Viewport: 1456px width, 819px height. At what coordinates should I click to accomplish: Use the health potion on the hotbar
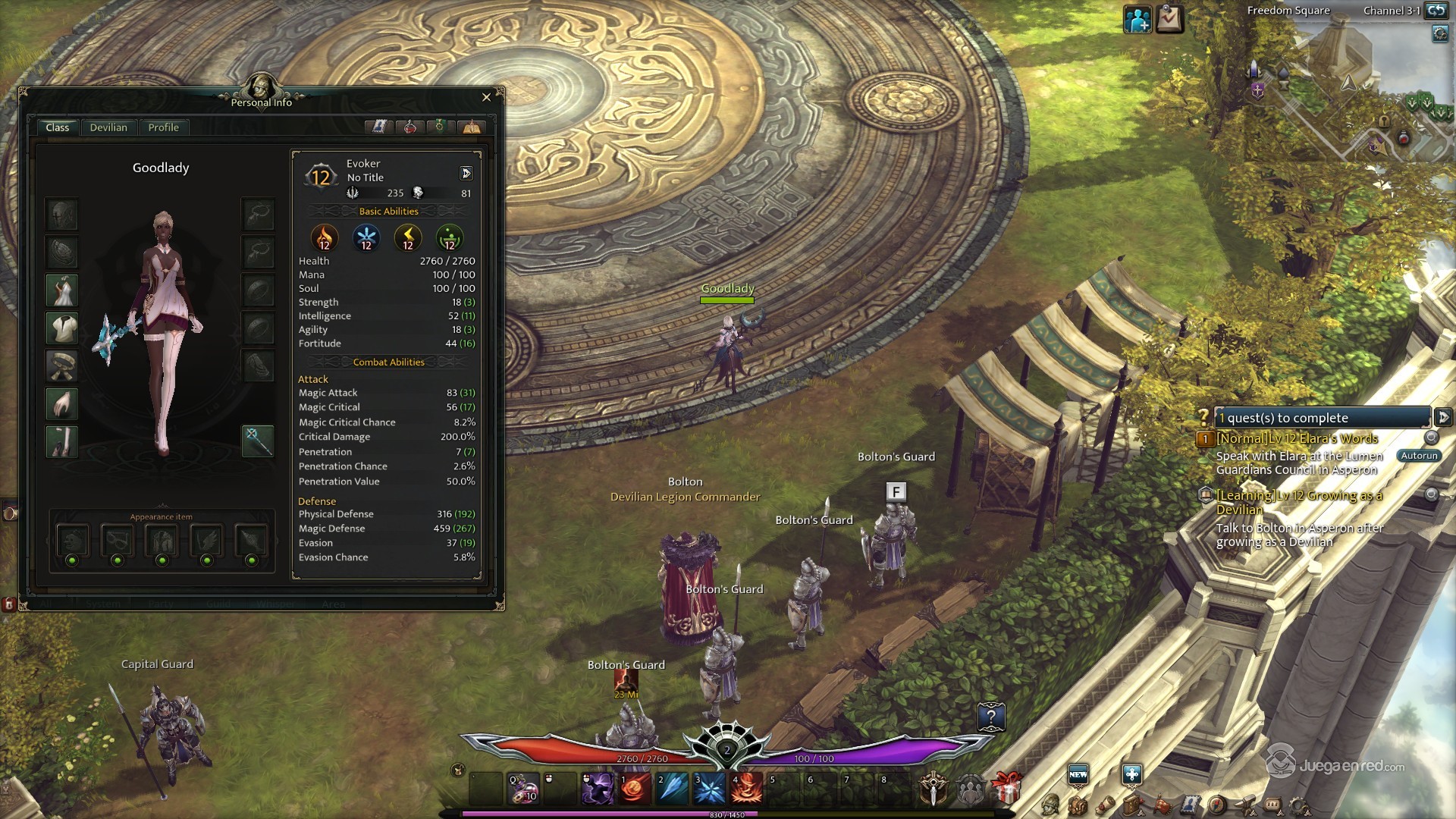[x=523, y=789]
